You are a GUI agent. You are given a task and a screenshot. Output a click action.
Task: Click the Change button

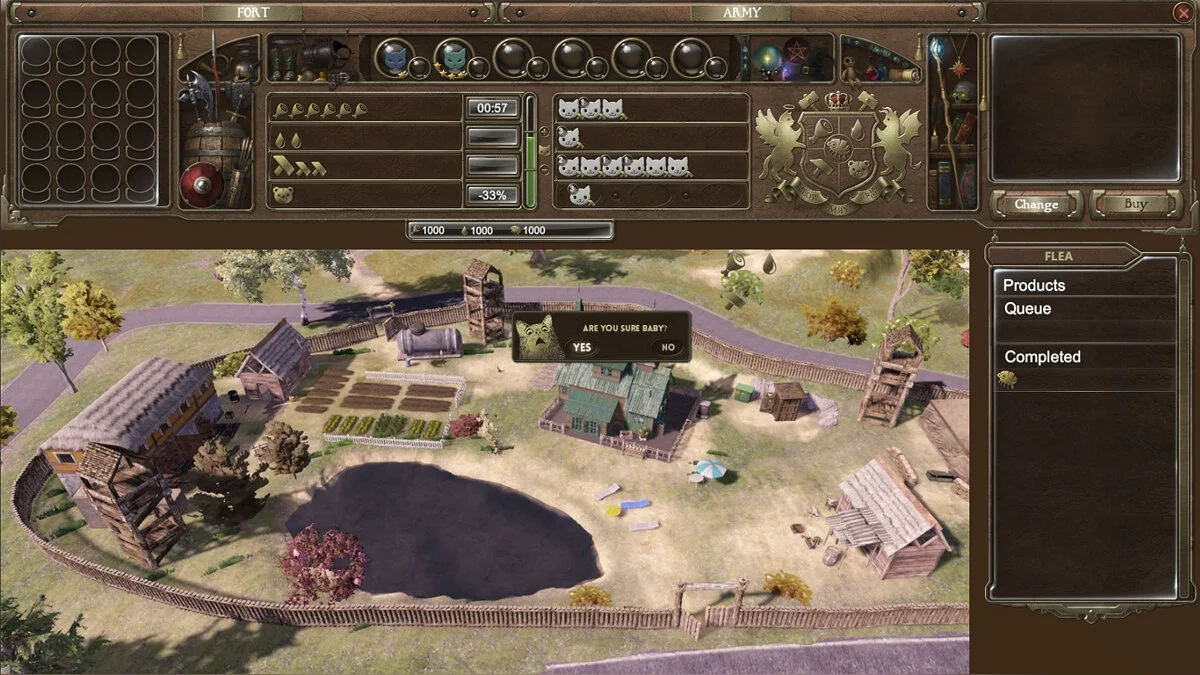pos(1036,204)
